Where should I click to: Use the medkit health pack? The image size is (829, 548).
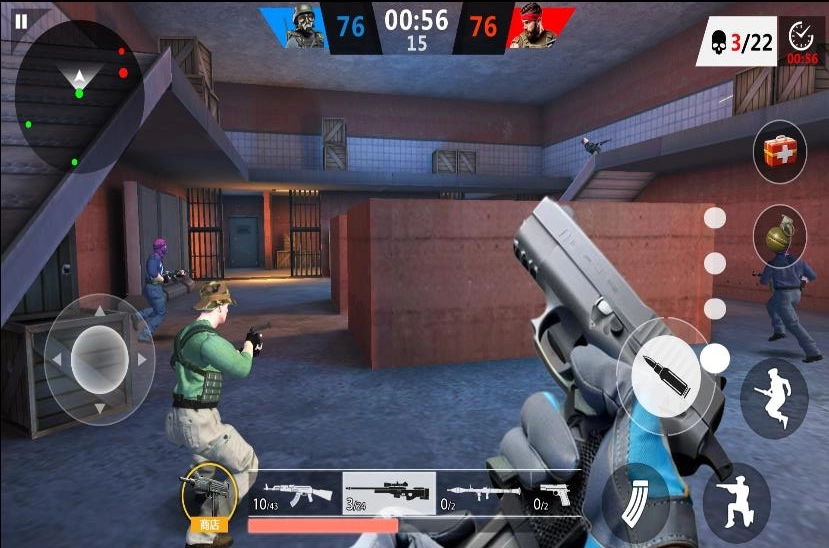[x=779, y=152]
